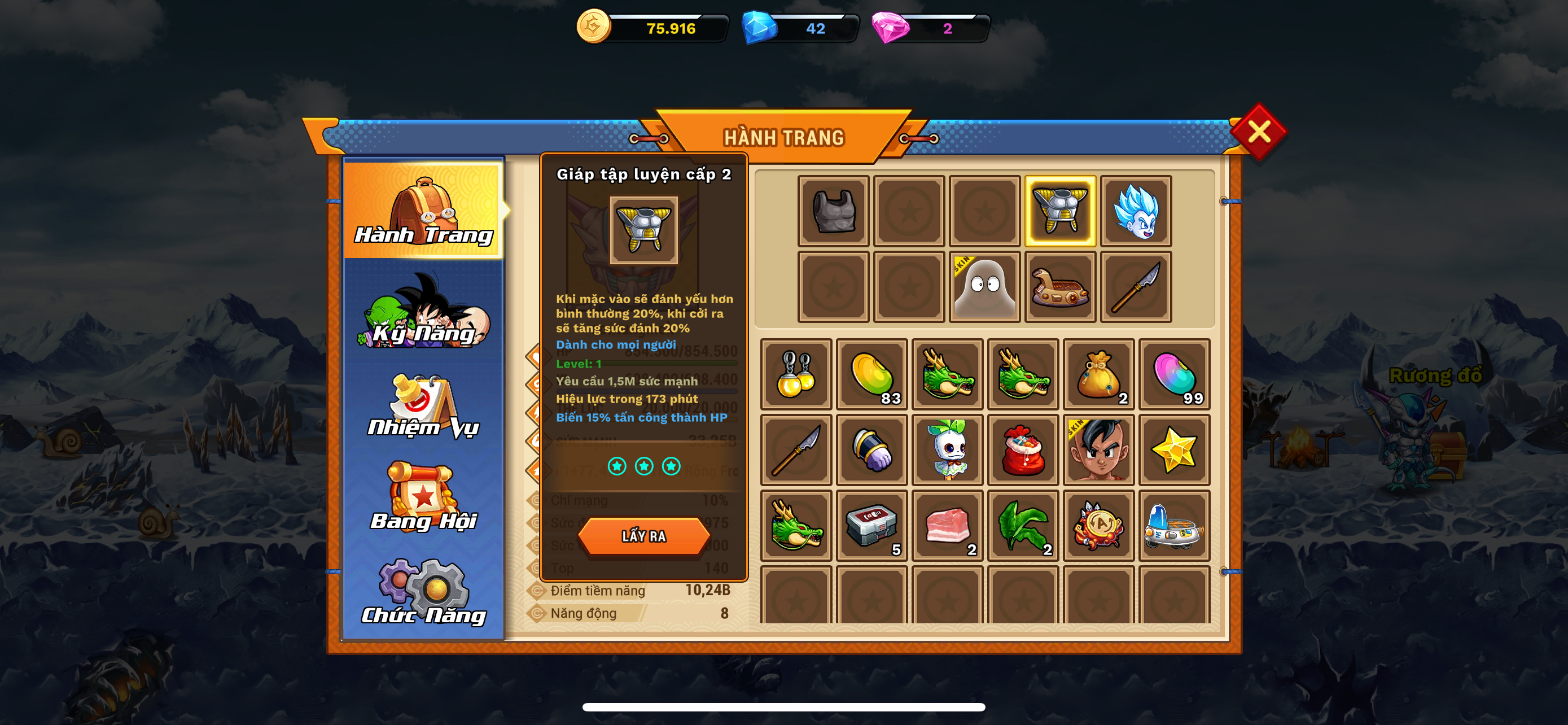Select the yellow earrings item

[796, 374]
